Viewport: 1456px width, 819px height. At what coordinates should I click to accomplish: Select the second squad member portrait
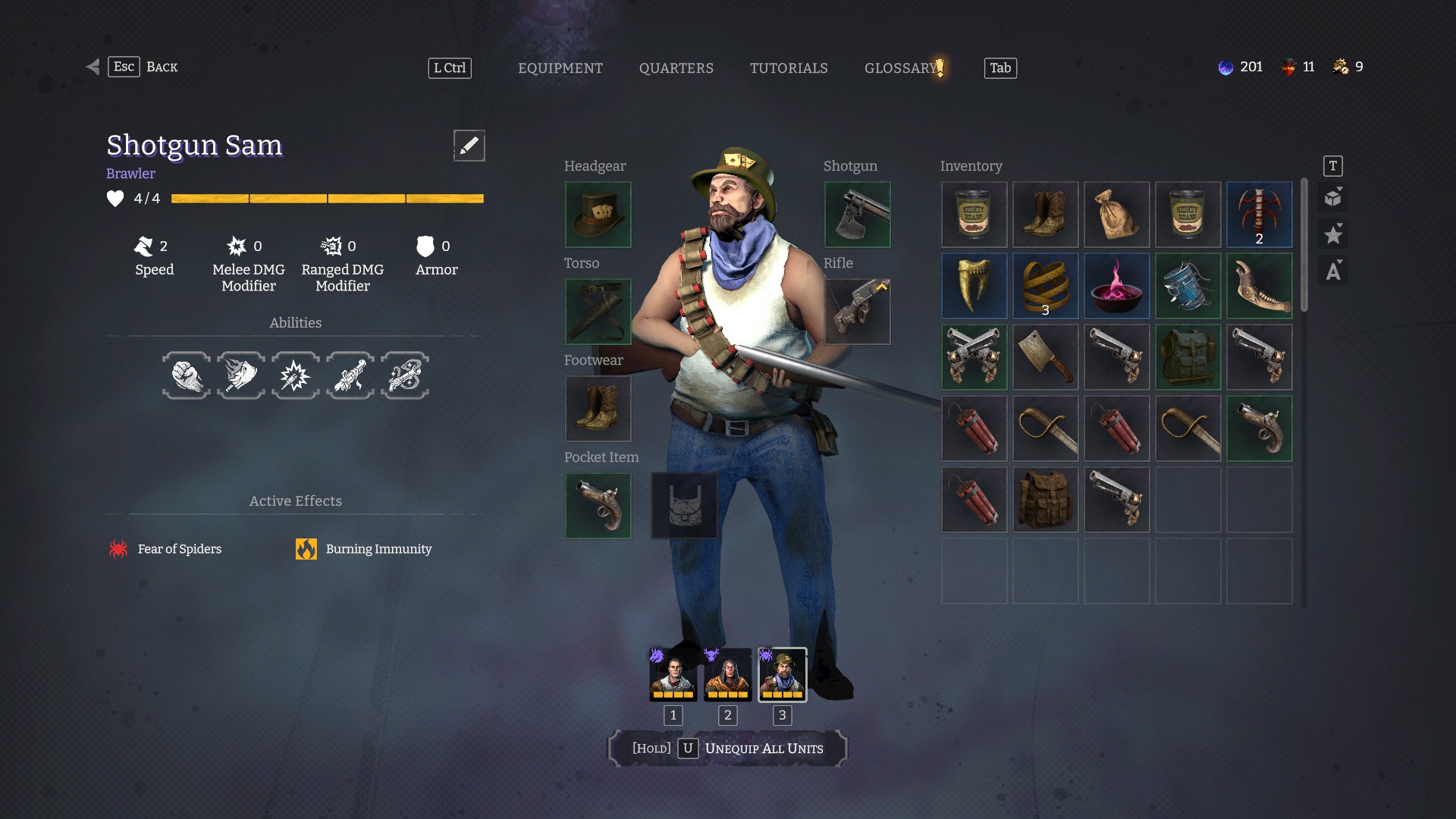(x=727, y=674)
